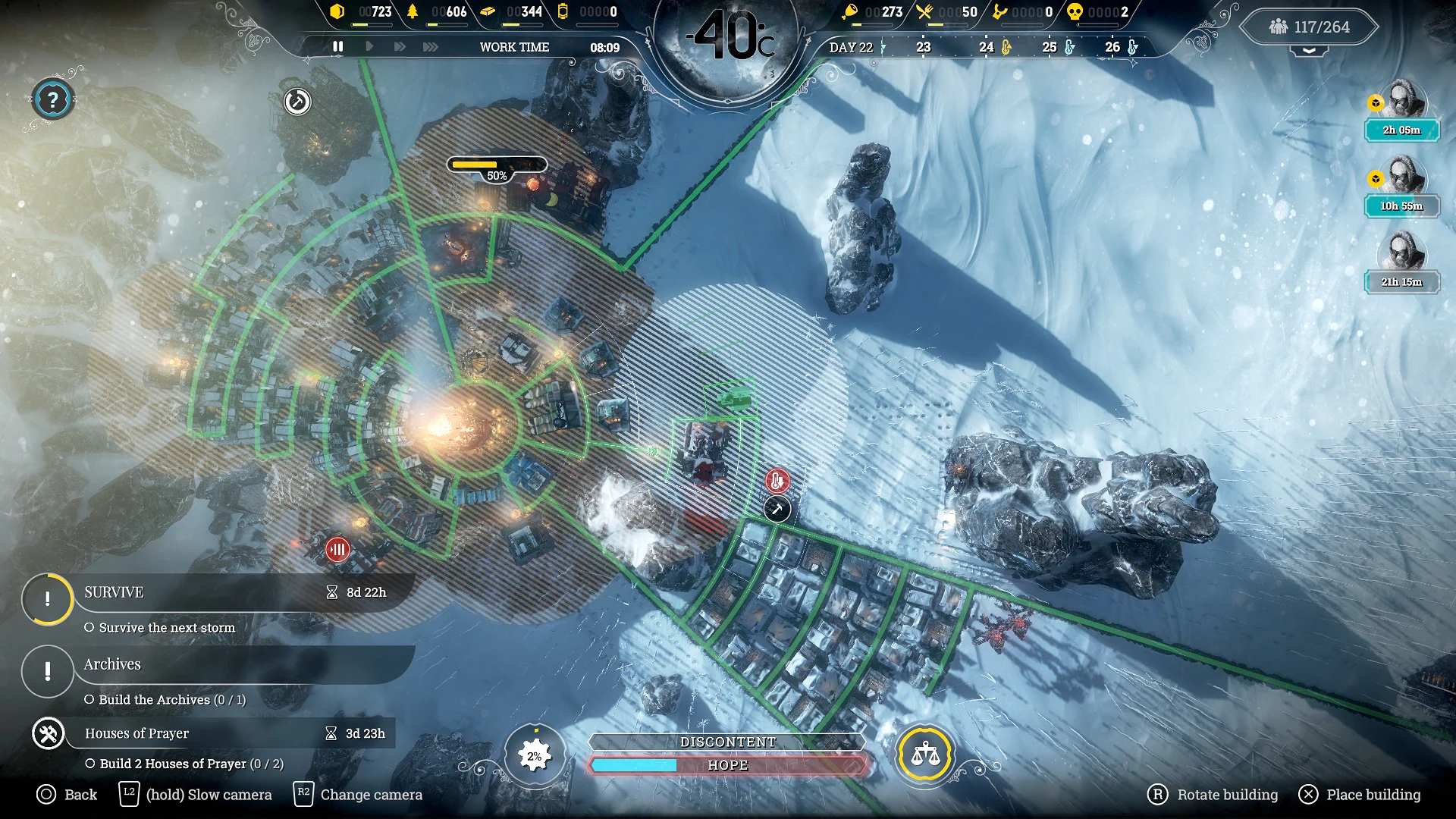The width and height of the screenshot is (1456, 819).
Task: Set game to normal play speed
Action: coord(369,47)
